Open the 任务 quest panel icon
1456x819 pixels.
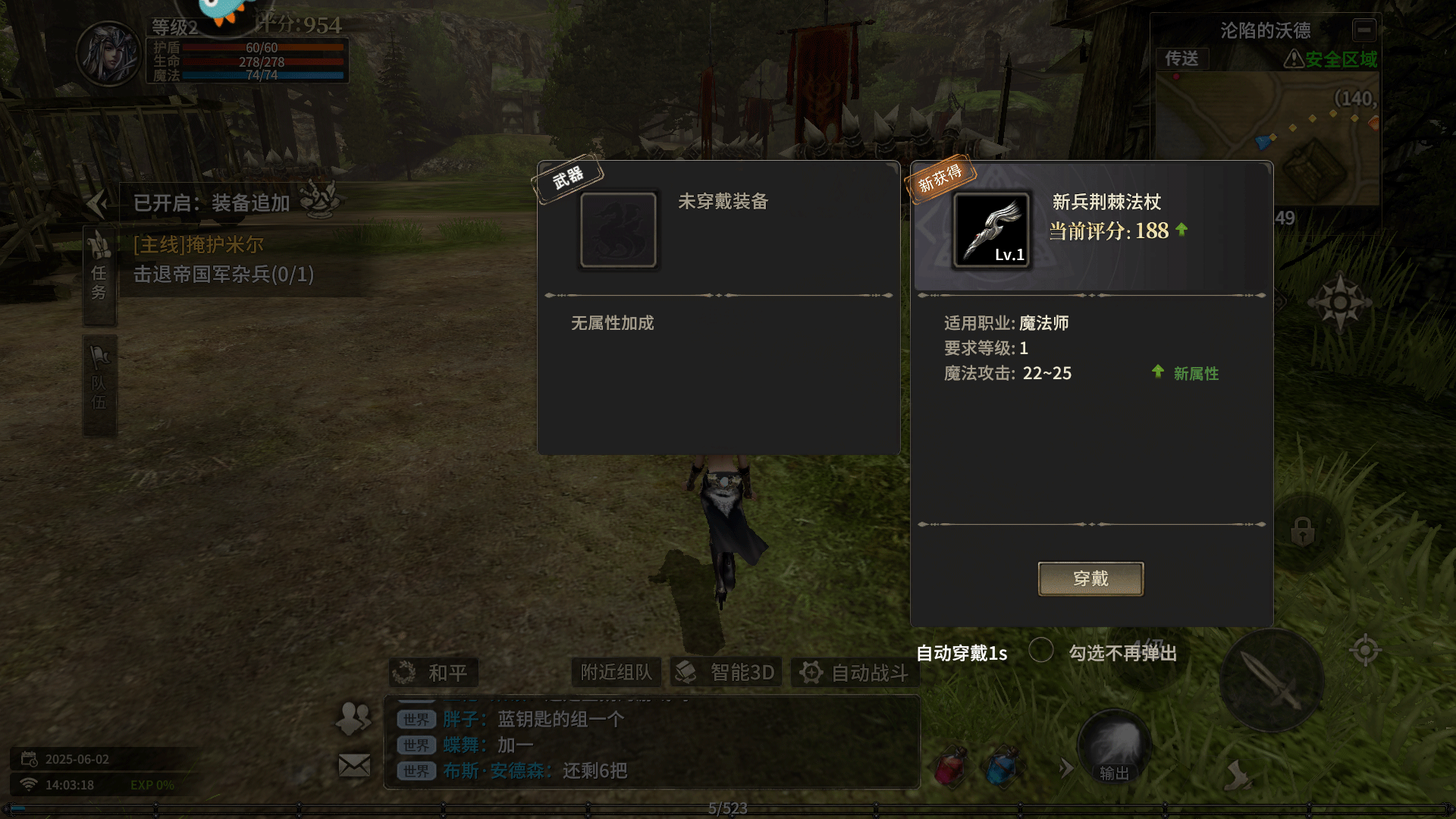[x=99, y=273]
